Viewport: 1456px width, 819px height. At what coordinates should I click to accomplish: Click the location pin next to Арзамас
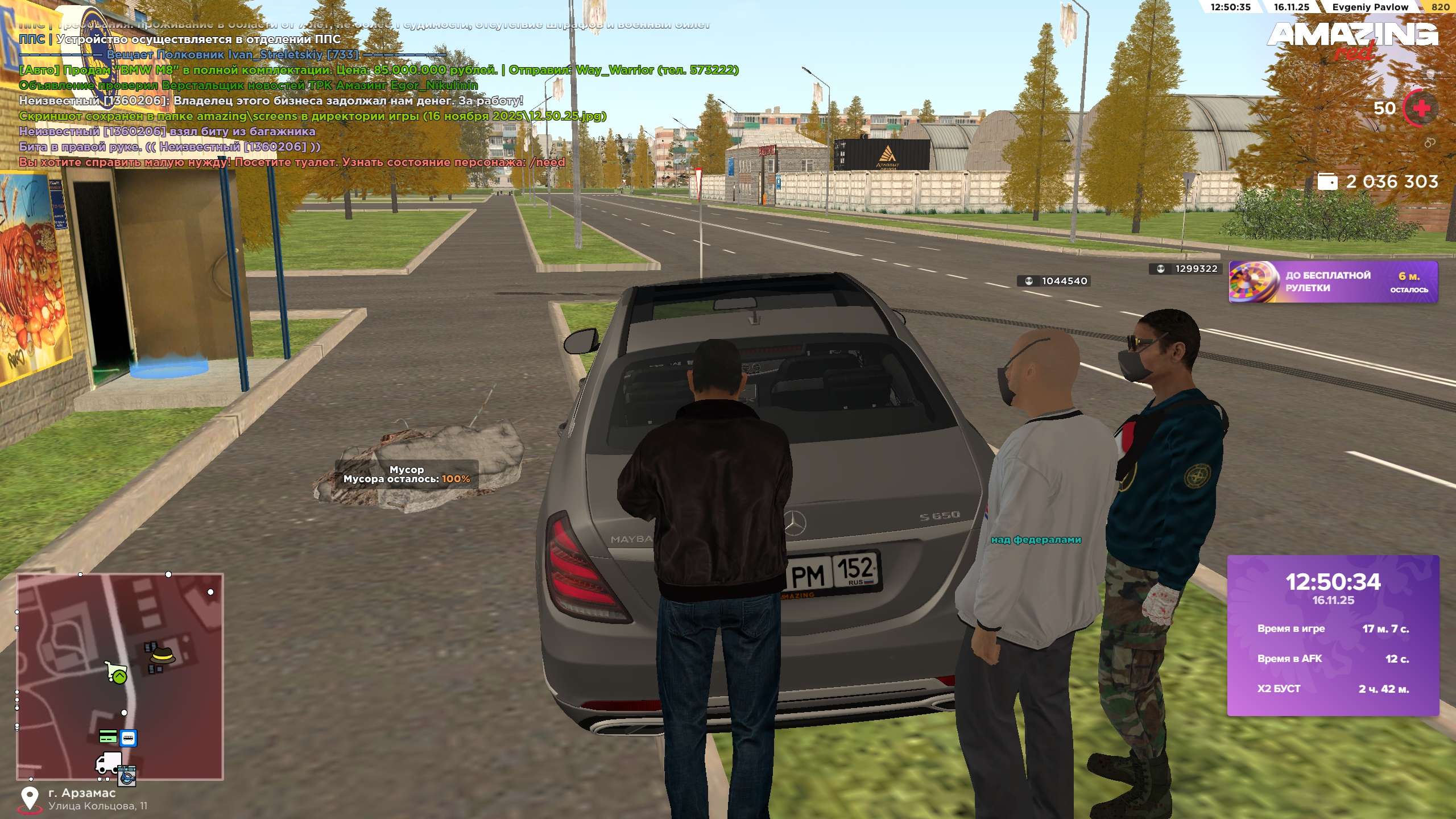click(30, 799)
